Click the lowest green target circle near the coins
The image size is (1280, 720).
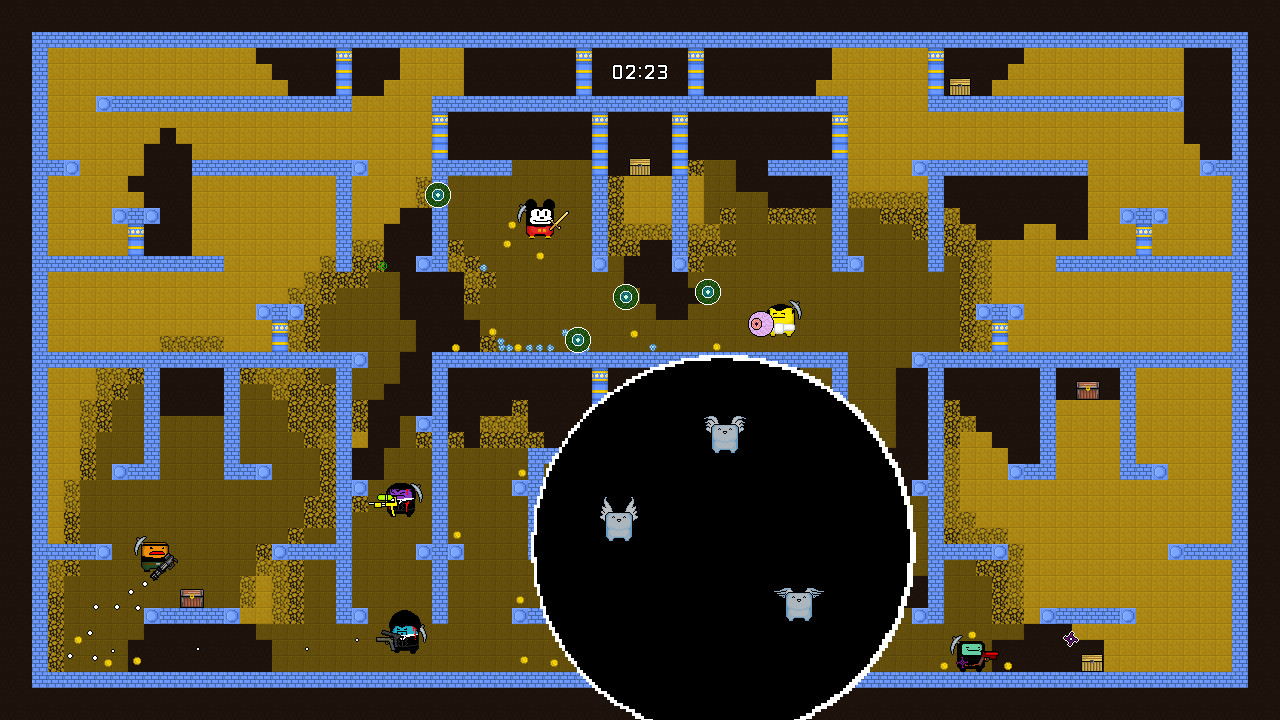tap(577, 340)
